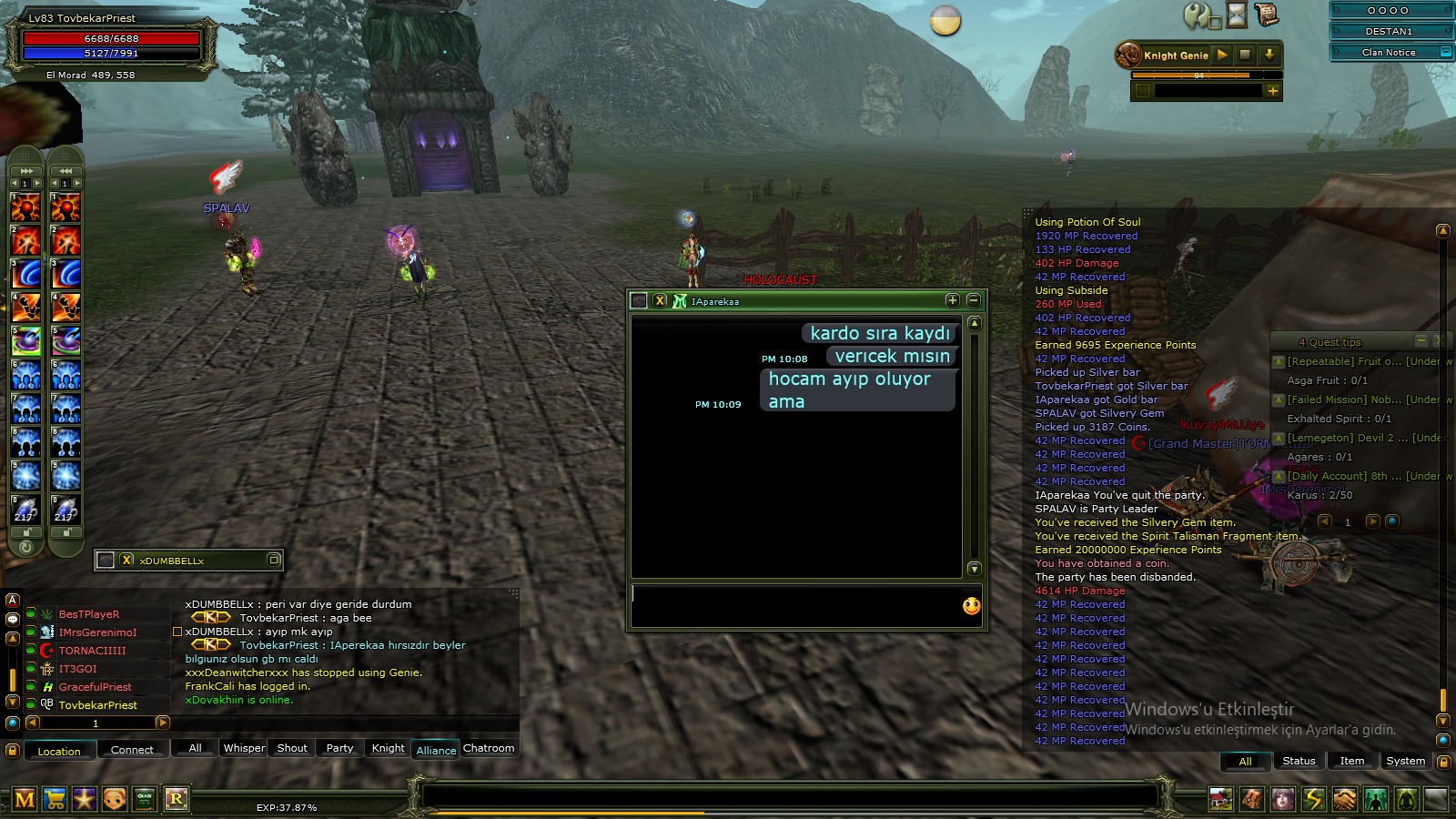Start the Knight Genie with the play button
This screenshot has width=1456, height=819.
[1222, 55]
